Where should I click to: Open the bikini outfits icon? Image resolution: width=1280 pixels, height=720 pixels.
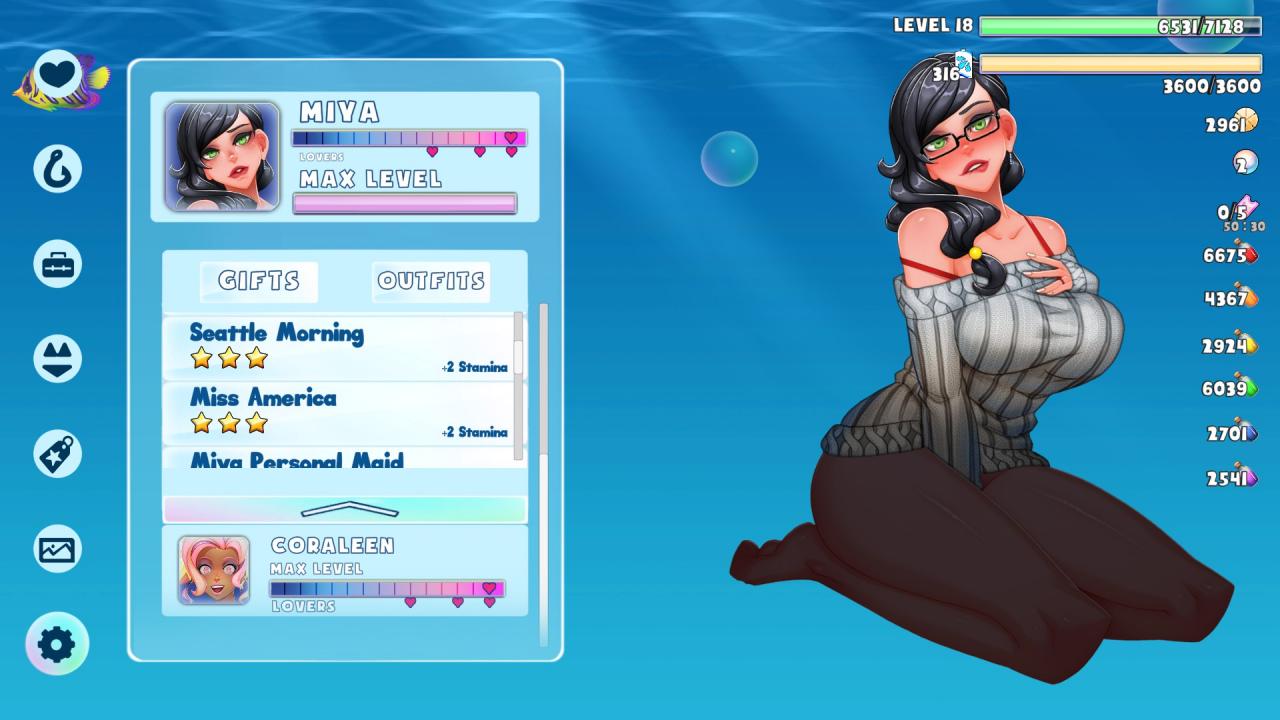(x=57, y=359)
